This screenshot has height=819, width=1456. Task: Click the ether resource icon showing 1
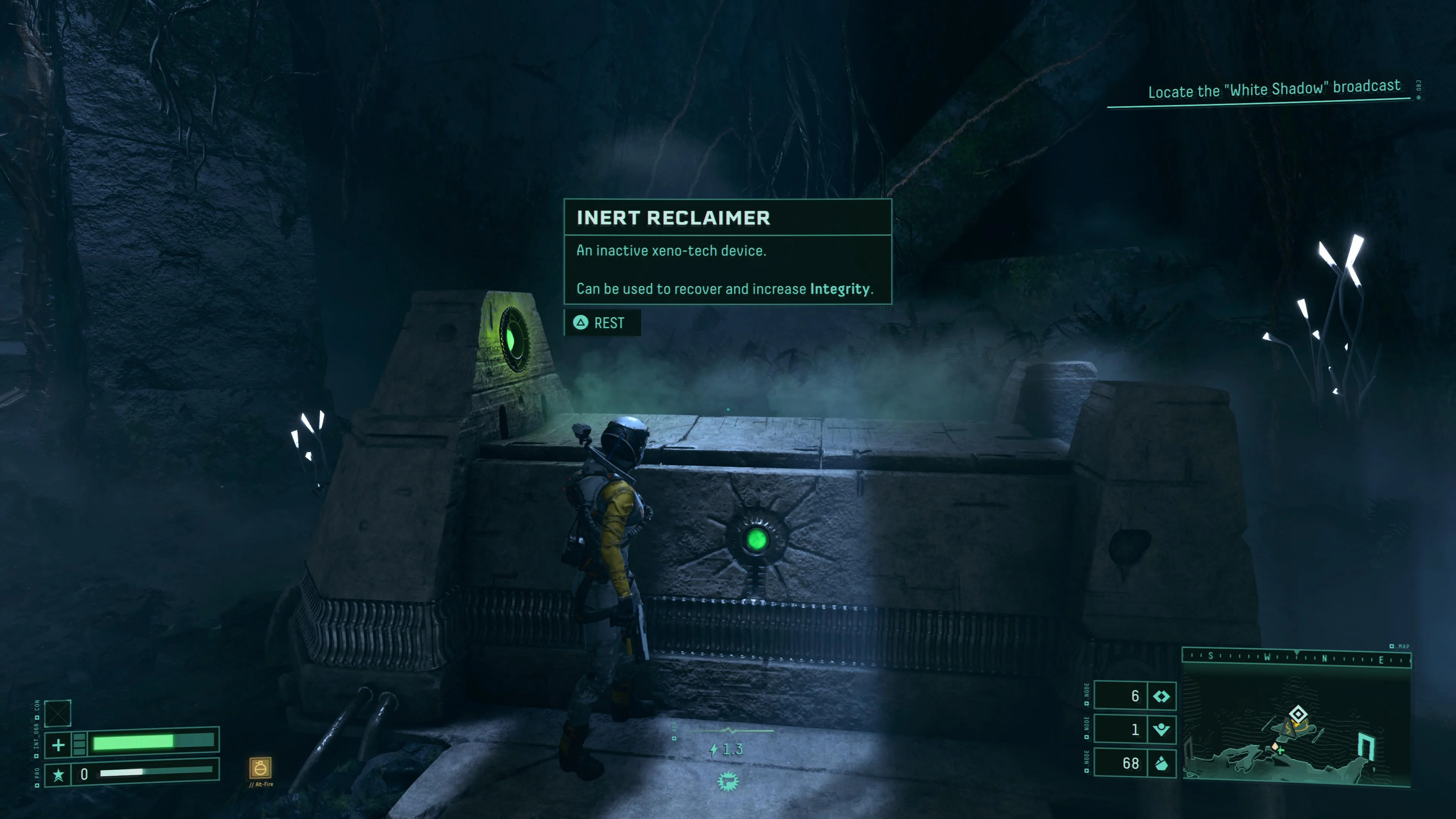click(x=1161, y=730)
